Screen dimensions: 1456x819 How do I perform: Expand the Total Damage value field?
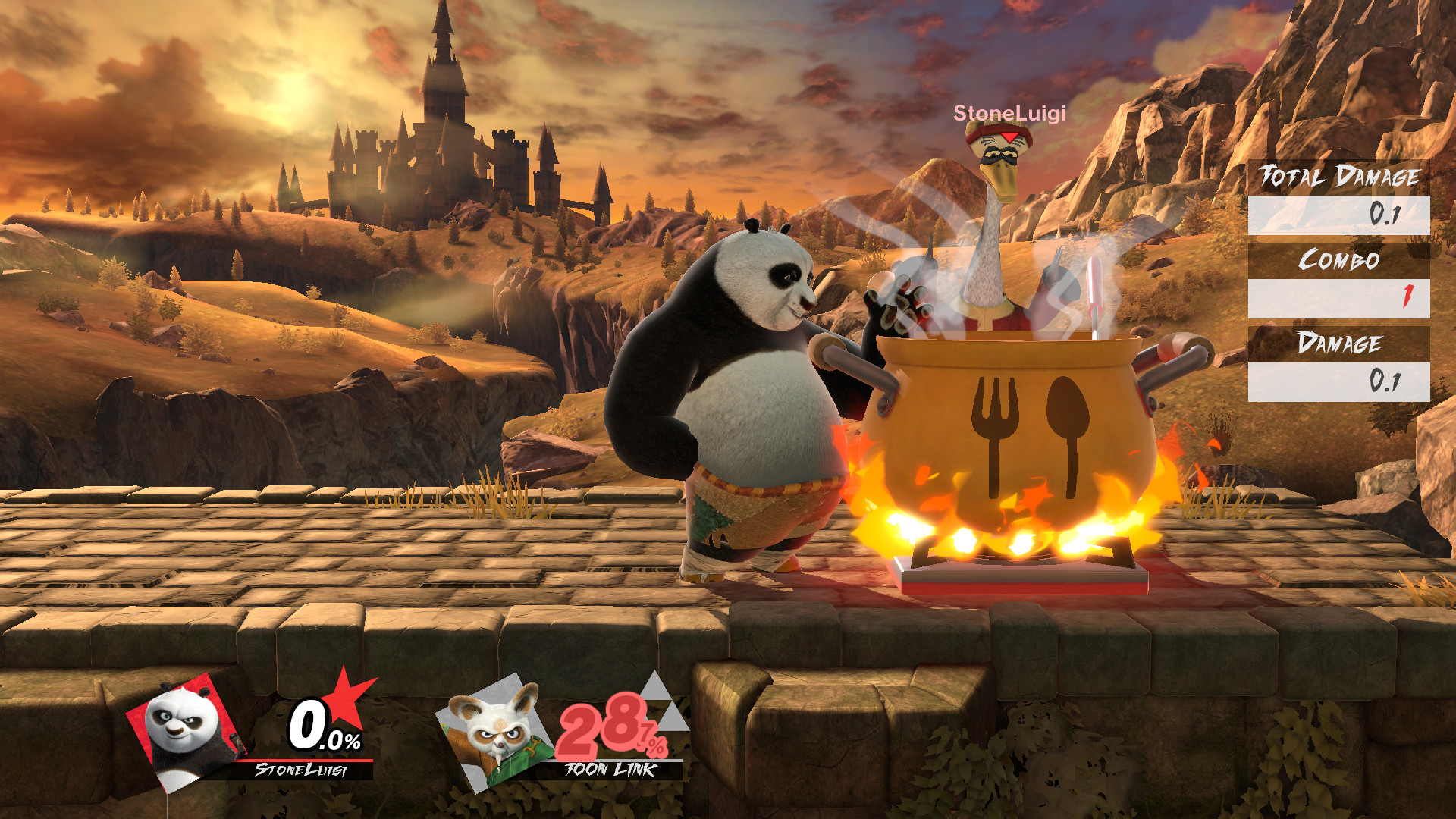tap(1339, 215)
